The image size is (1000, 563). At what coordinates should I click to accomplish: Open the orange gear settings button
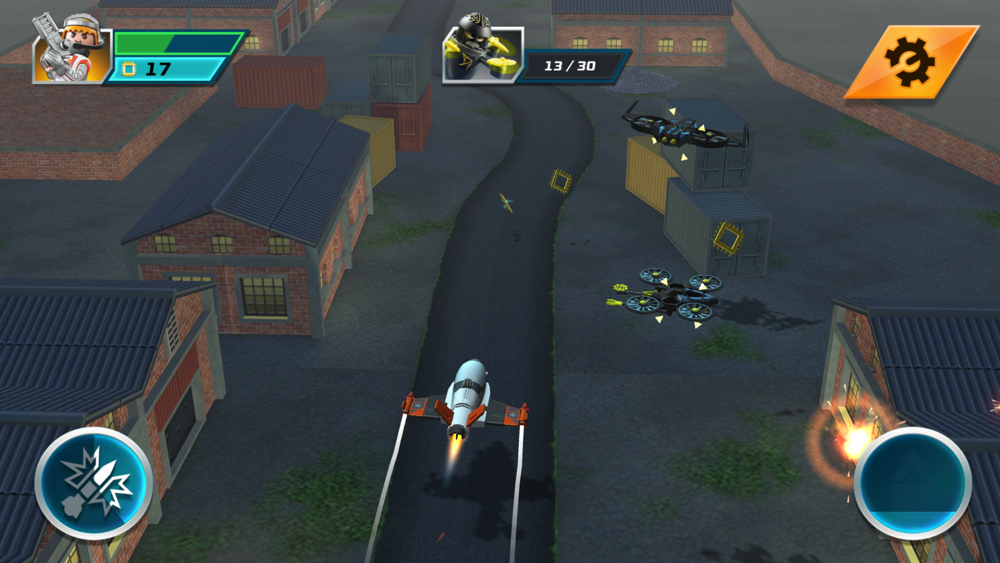(x=910, y=62)
